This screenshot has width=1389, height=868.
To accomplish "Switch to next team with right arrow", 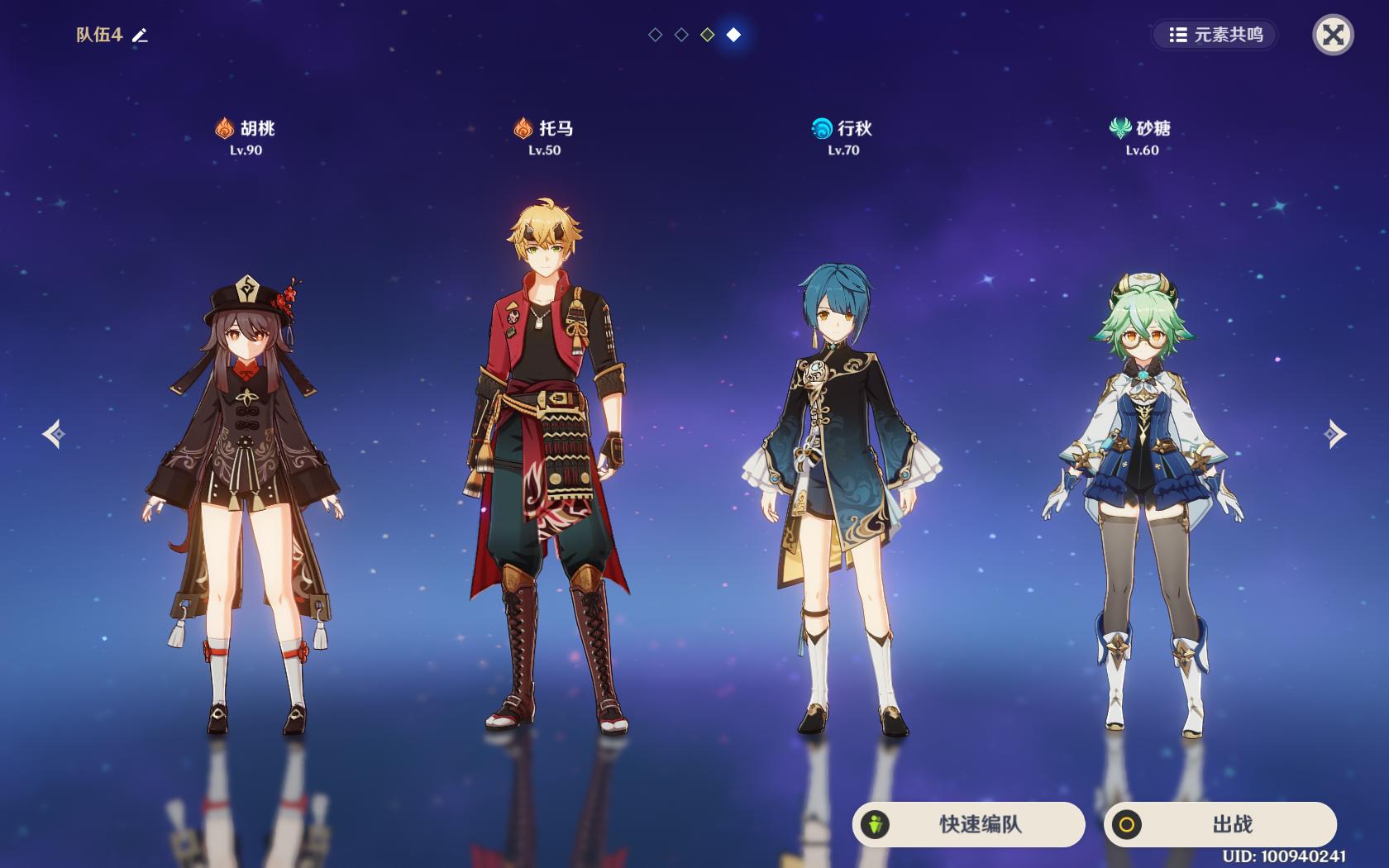I will 1334,434.
